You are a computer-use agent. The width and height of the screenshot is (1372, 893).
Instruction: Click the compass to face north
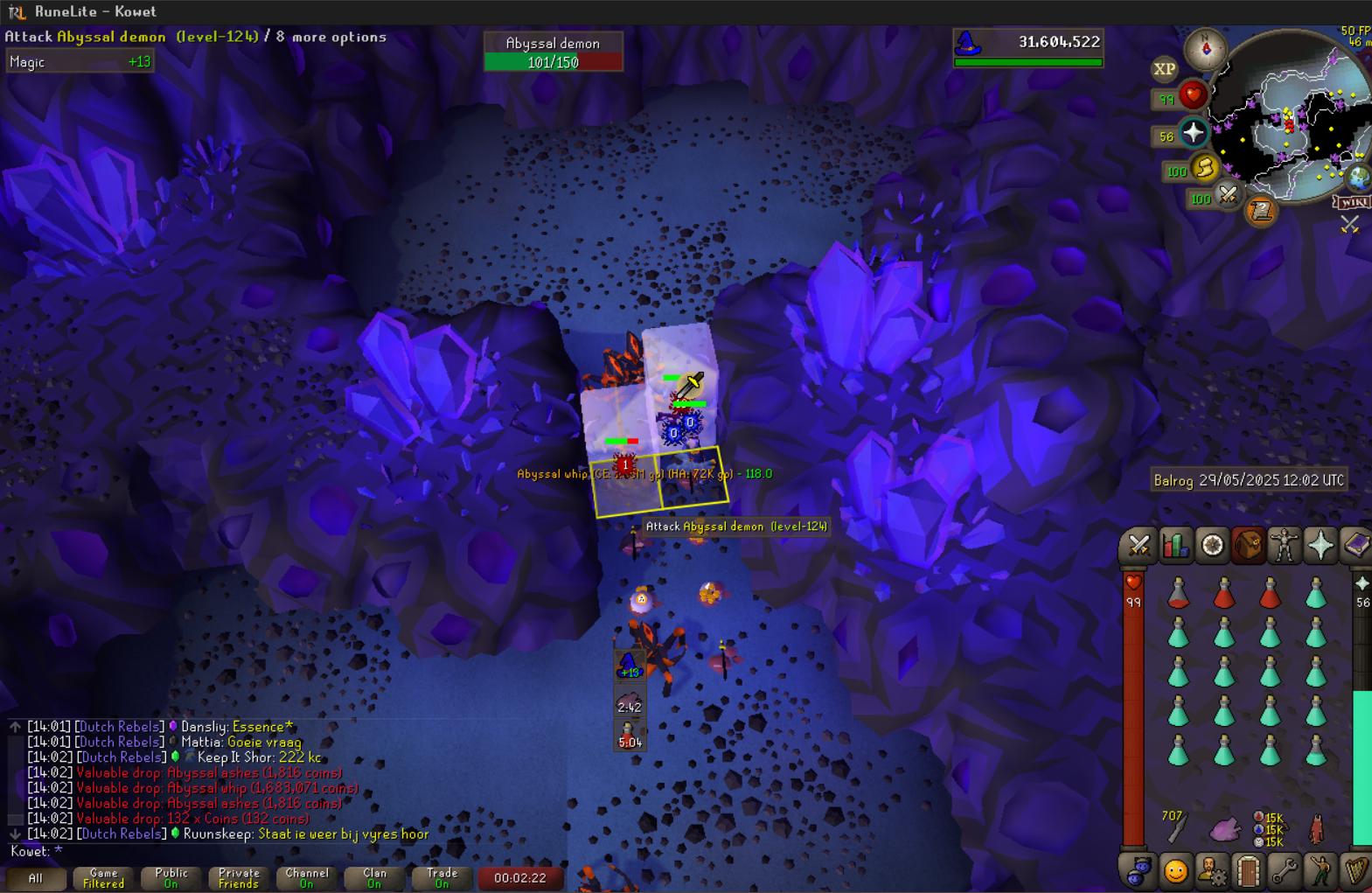click(1205, 49)
